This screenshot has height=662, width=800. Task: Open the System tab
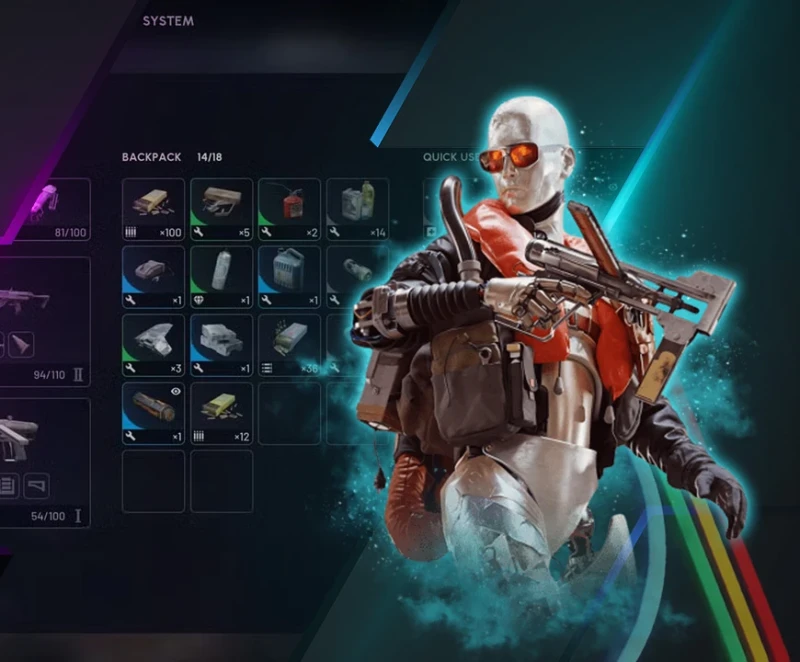tap(168, 21)
